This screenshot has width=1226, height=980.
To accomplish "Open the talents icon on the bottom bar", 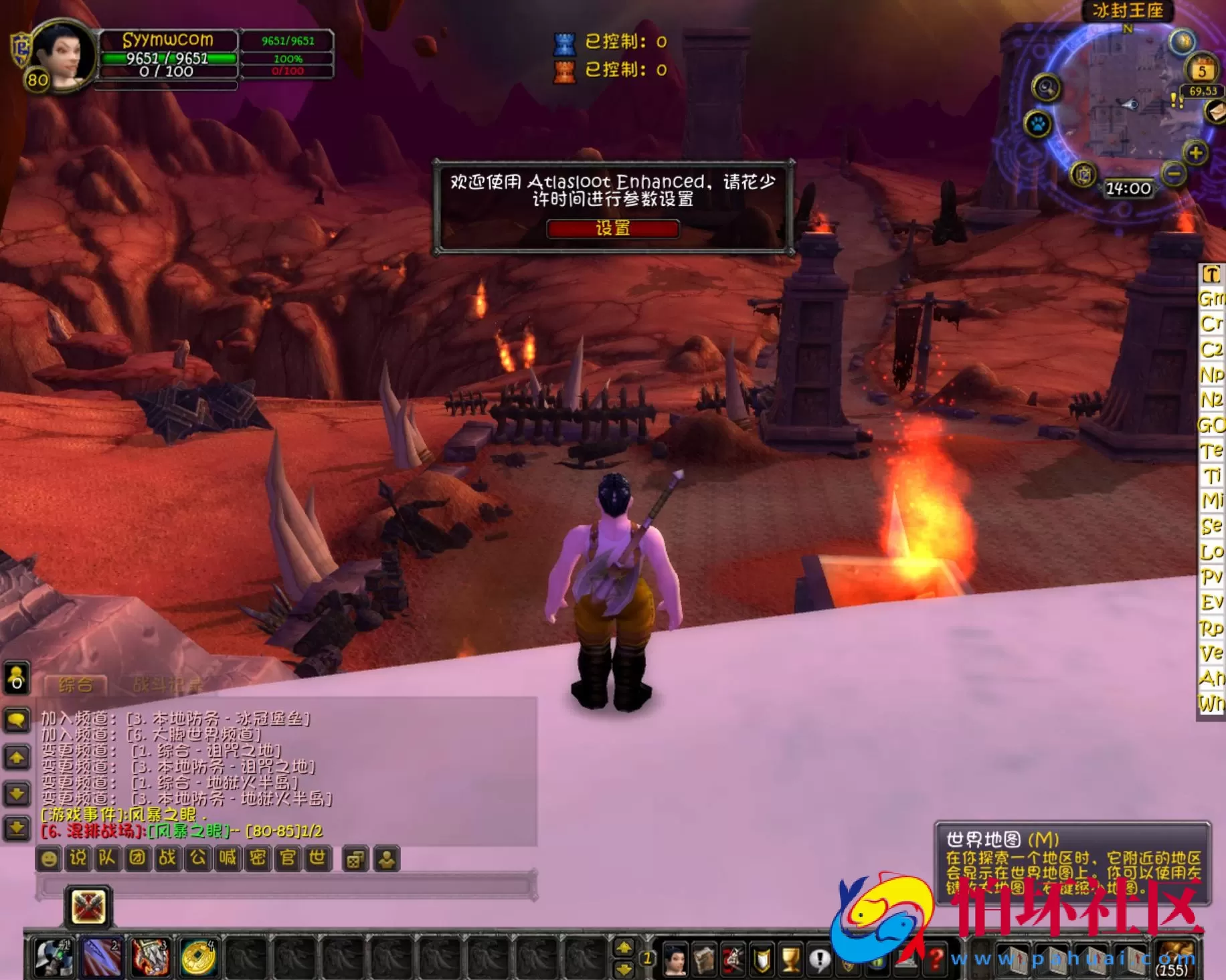I will 732,958.
